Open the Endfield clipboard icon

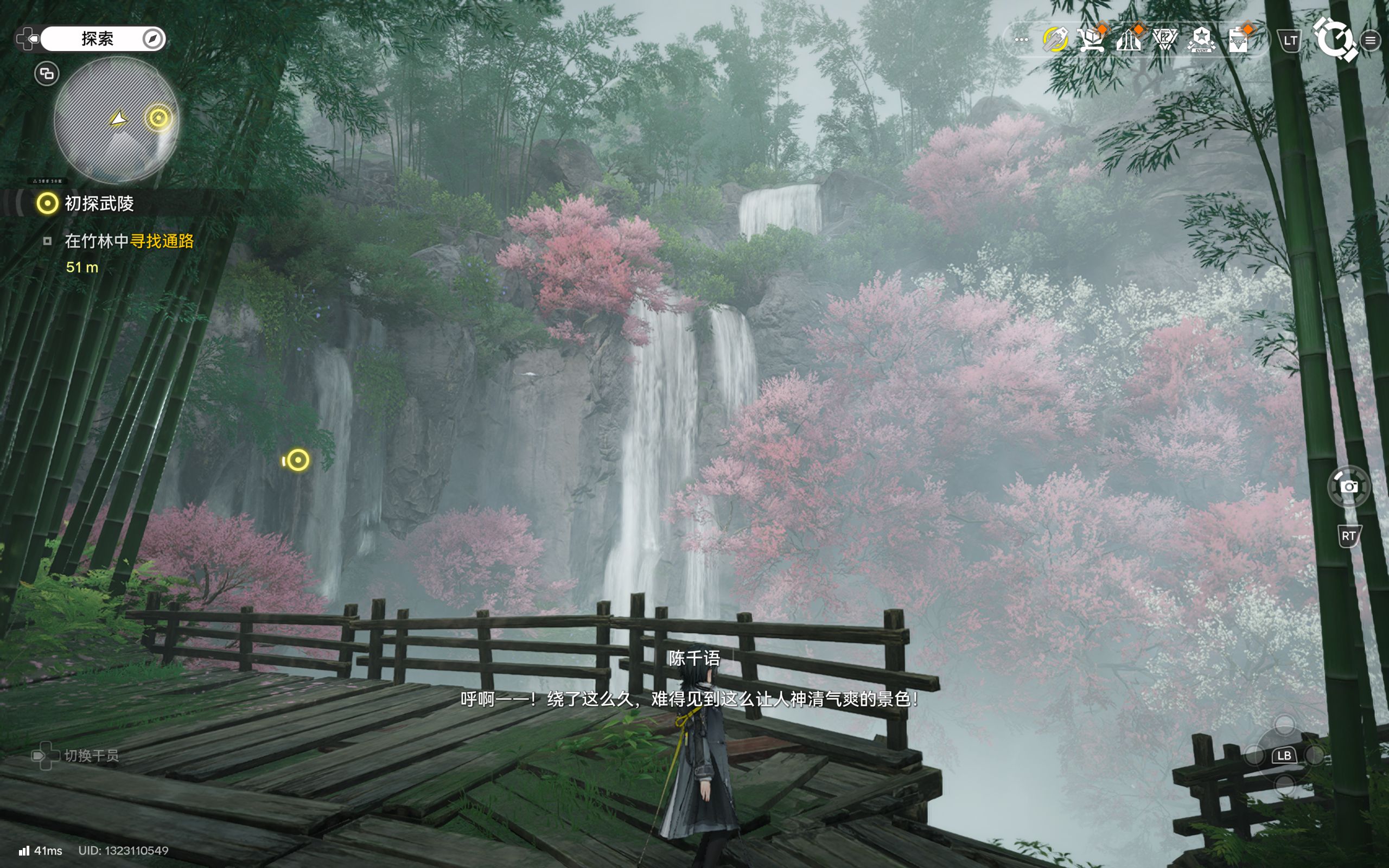tap(1238, 40)
